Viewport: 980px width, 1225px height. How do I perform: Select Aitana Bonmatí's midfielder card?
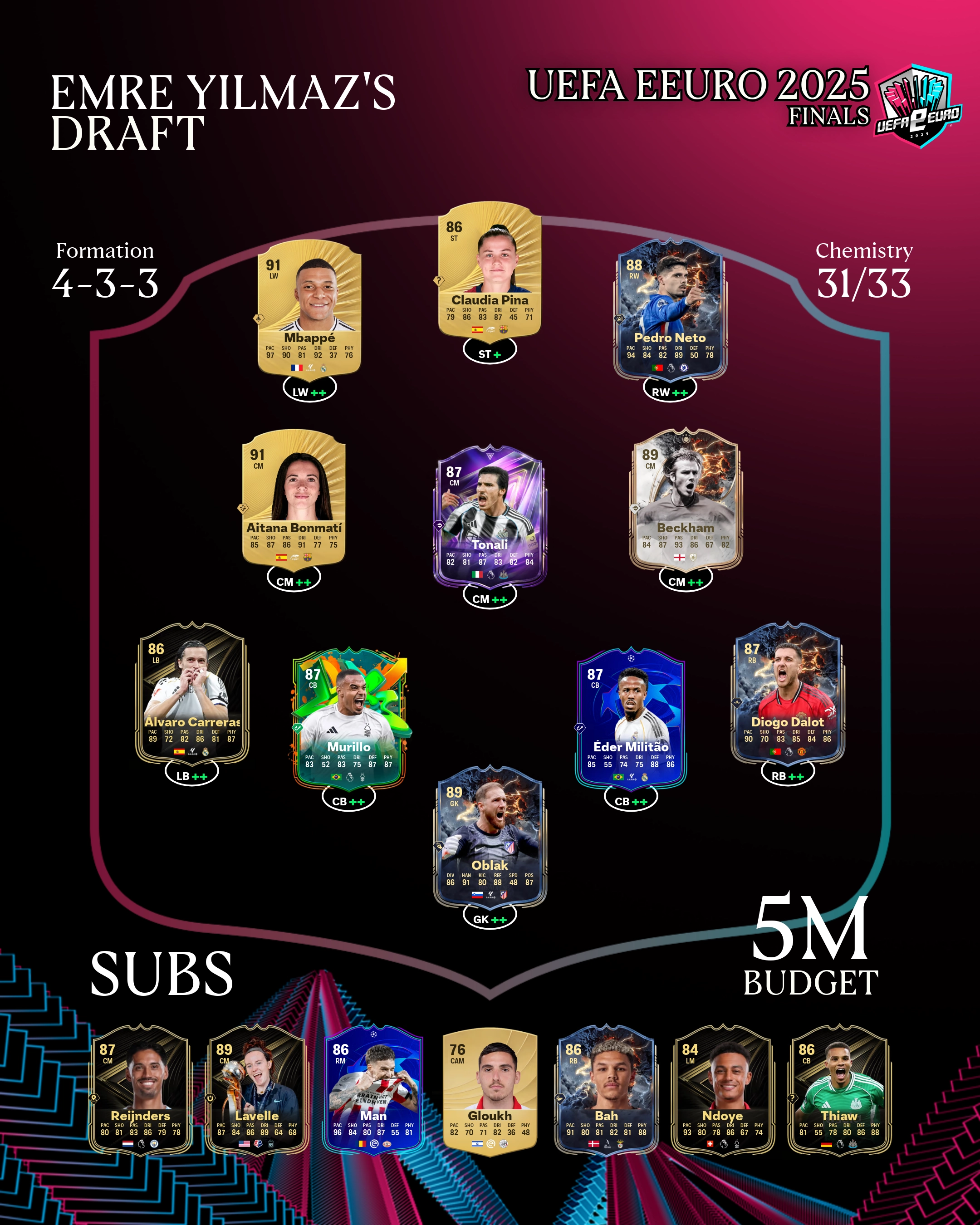click(x=294, y=497)
